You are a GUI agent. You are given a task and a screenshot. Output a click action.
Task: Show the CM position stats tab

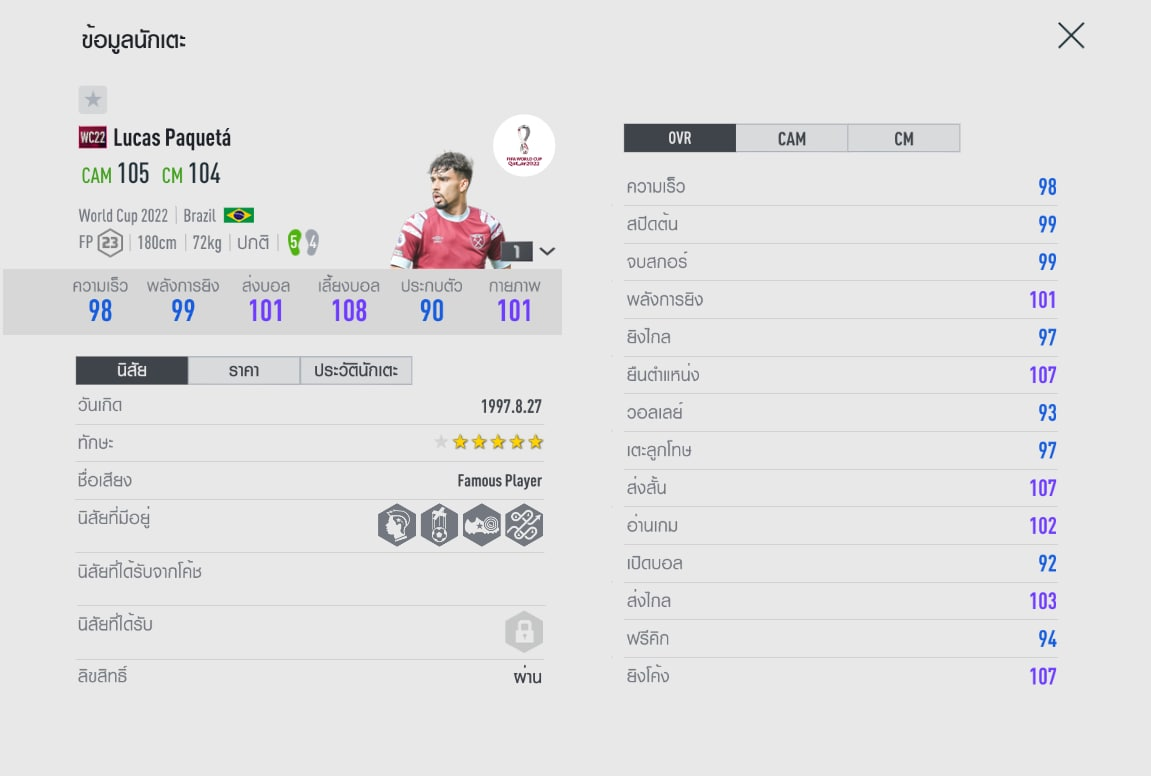pos(903,139)
